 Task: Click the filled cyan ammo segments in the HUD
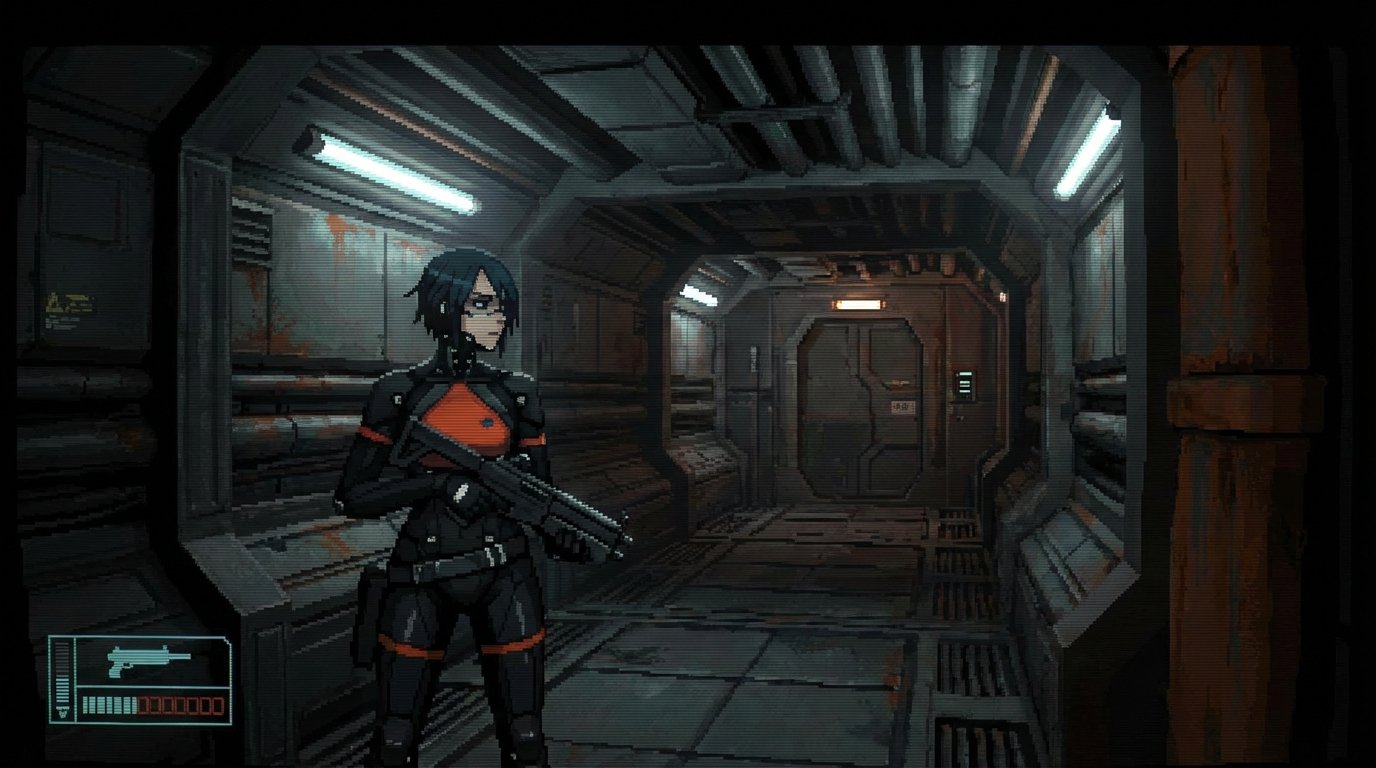[110, 705]
